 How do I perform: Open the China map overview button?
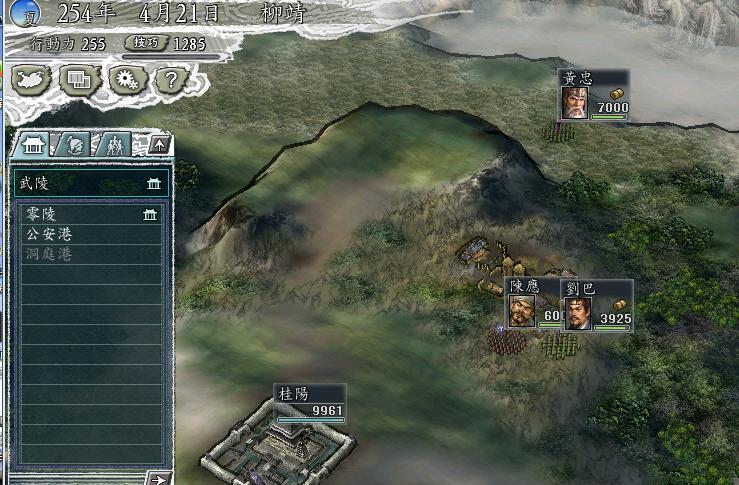pos(30,79)
